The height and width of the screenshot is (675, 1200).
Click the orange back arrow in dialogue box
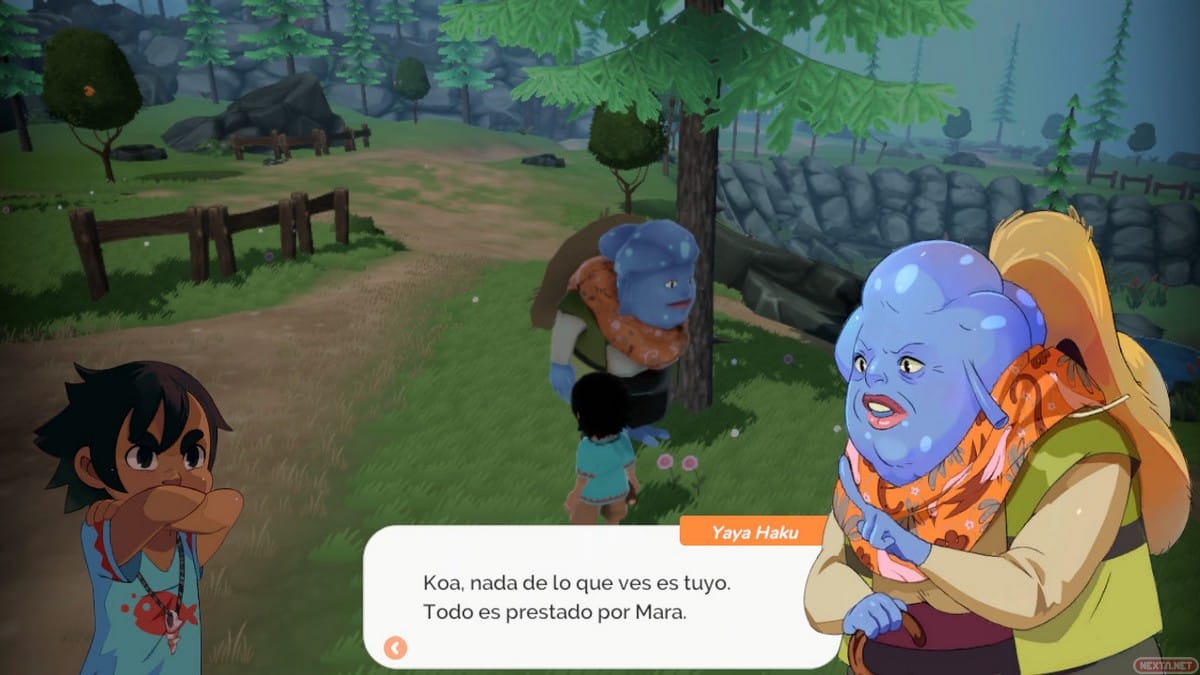point(395,648)
